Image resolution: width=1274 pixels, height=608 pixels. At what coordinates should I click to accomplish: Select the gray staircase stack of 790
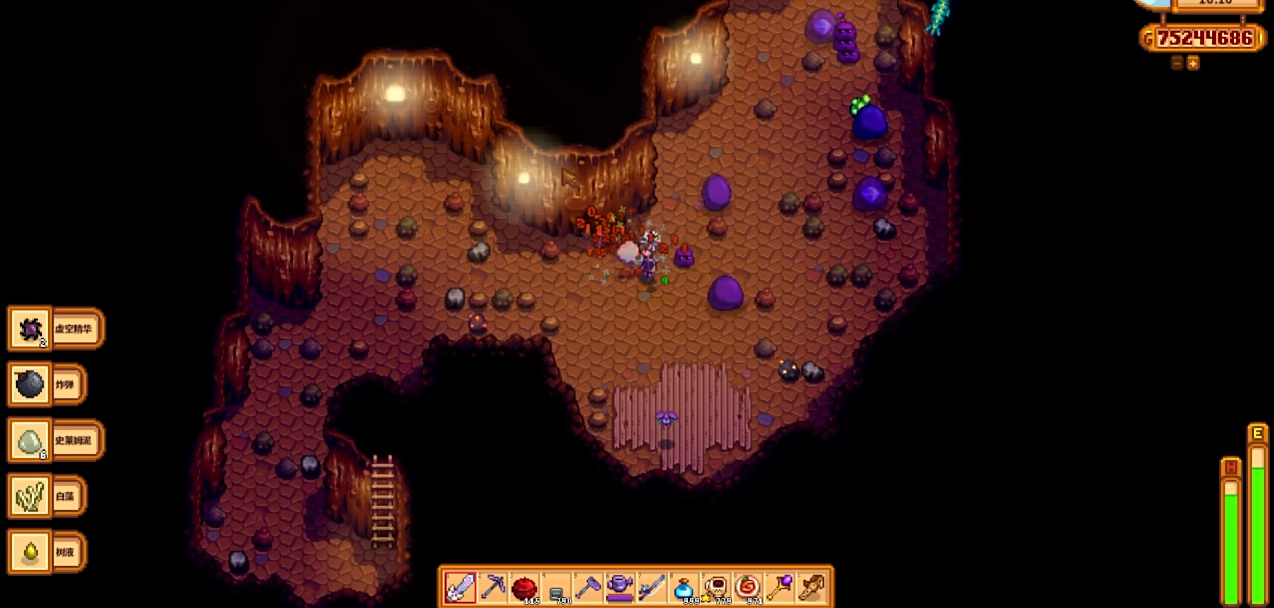(556, 589)
